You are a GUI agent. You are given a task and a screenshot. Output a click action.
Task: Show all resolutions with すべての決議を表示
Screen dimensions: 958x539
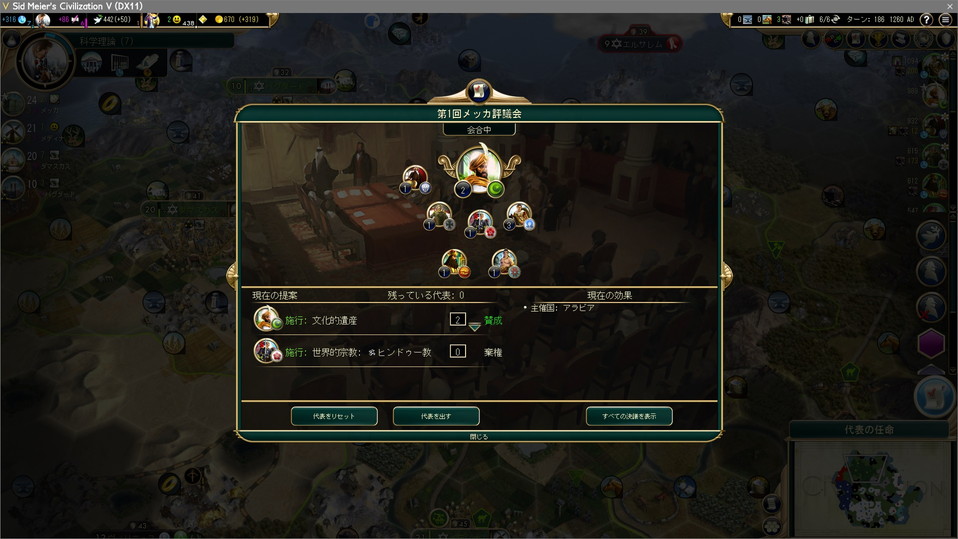coord(629,416)
